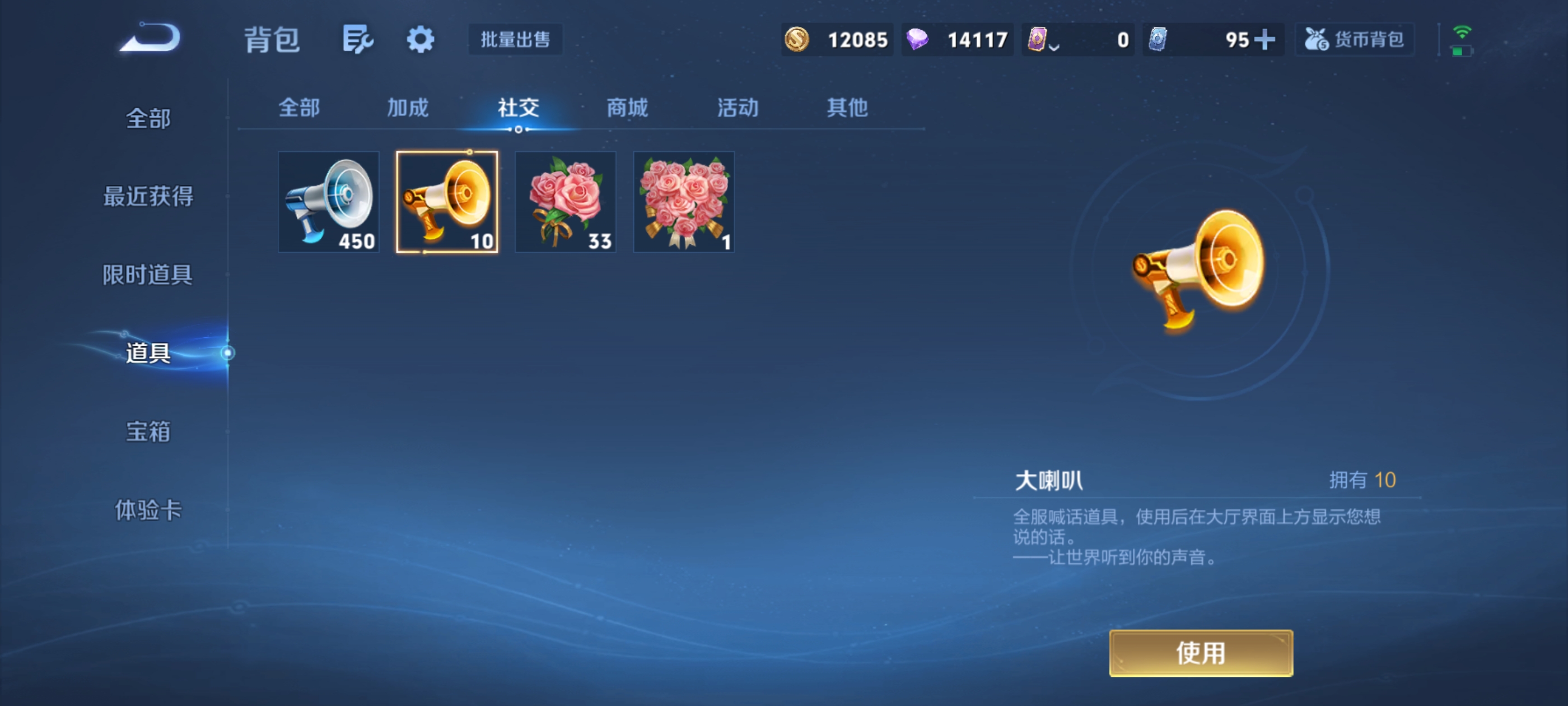The width and height of the screenshot is (1568, 706).
Task: Open the 体验卡 sidebar category
Action: pyautogui.click(x=148, y=510)
